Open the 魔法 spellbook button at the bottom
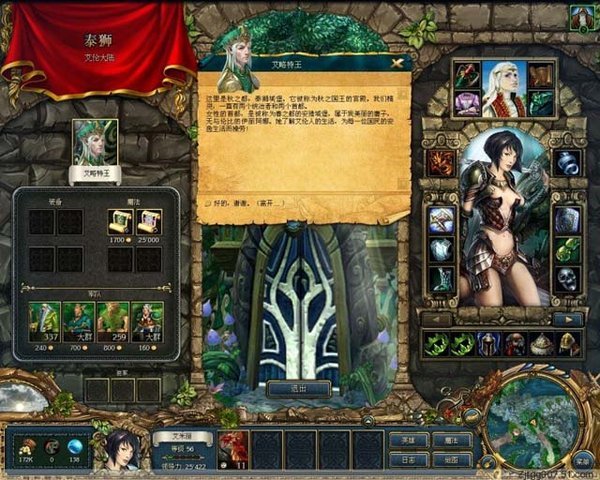The height and width of the screenshot is (480, 600). 451,439
